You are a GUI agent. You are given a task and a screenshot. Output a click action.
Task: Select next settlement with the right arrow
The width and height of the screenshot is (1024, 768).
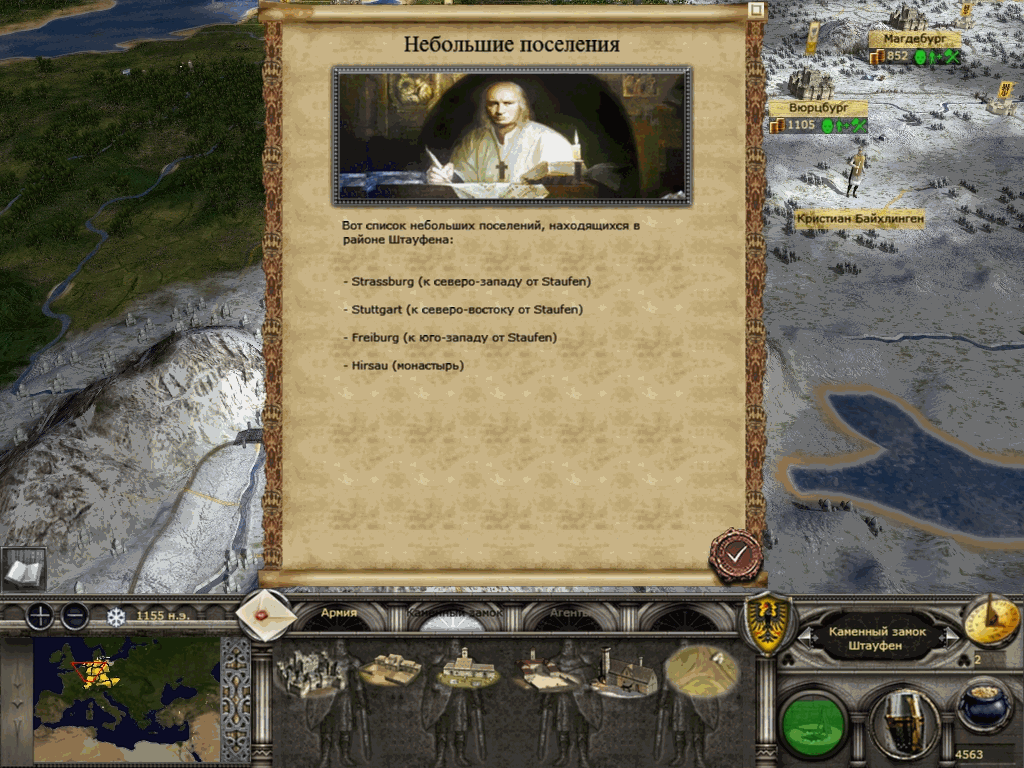click(x=950, y=638)
